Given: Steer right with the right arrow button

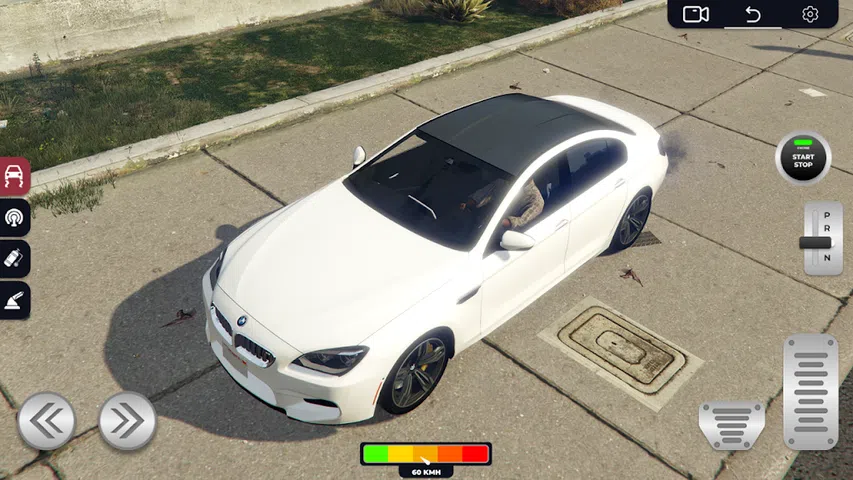Looking at the screenshot, I should [x=127, y=420].
